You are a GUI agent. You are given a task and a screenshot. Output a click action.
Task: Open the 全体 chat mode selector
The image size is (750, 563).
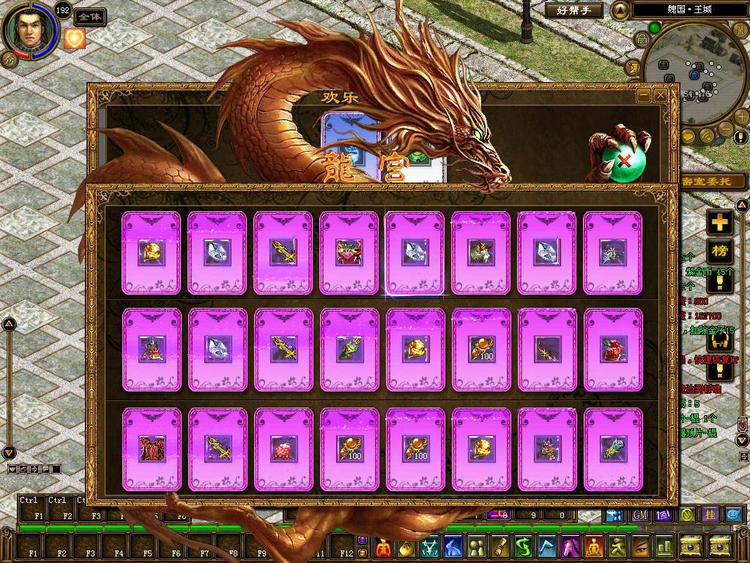coord(89,17)
